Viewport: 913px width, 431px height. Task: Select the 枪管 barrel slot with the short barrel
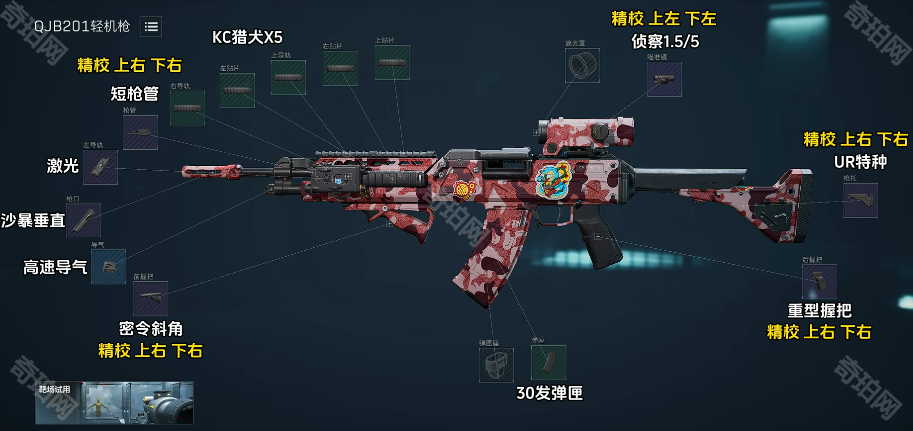139,132
